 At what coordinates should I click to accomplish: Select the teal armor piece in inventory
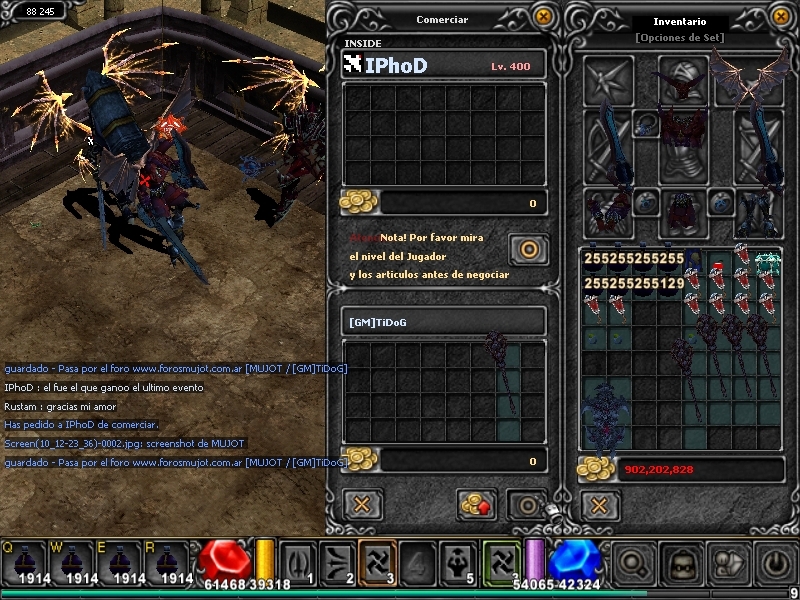click(x=767, y=263)
